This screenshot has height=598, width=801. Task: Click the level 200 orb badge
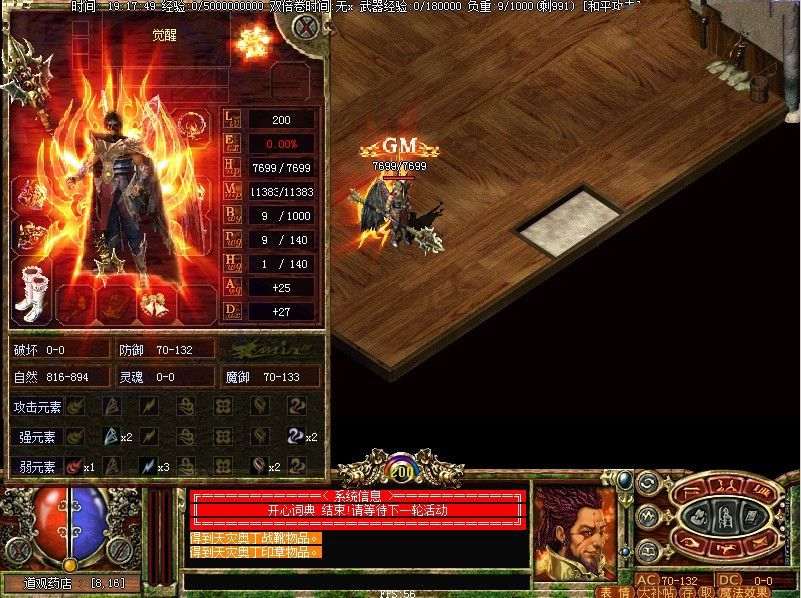click(x=401, y=470)
